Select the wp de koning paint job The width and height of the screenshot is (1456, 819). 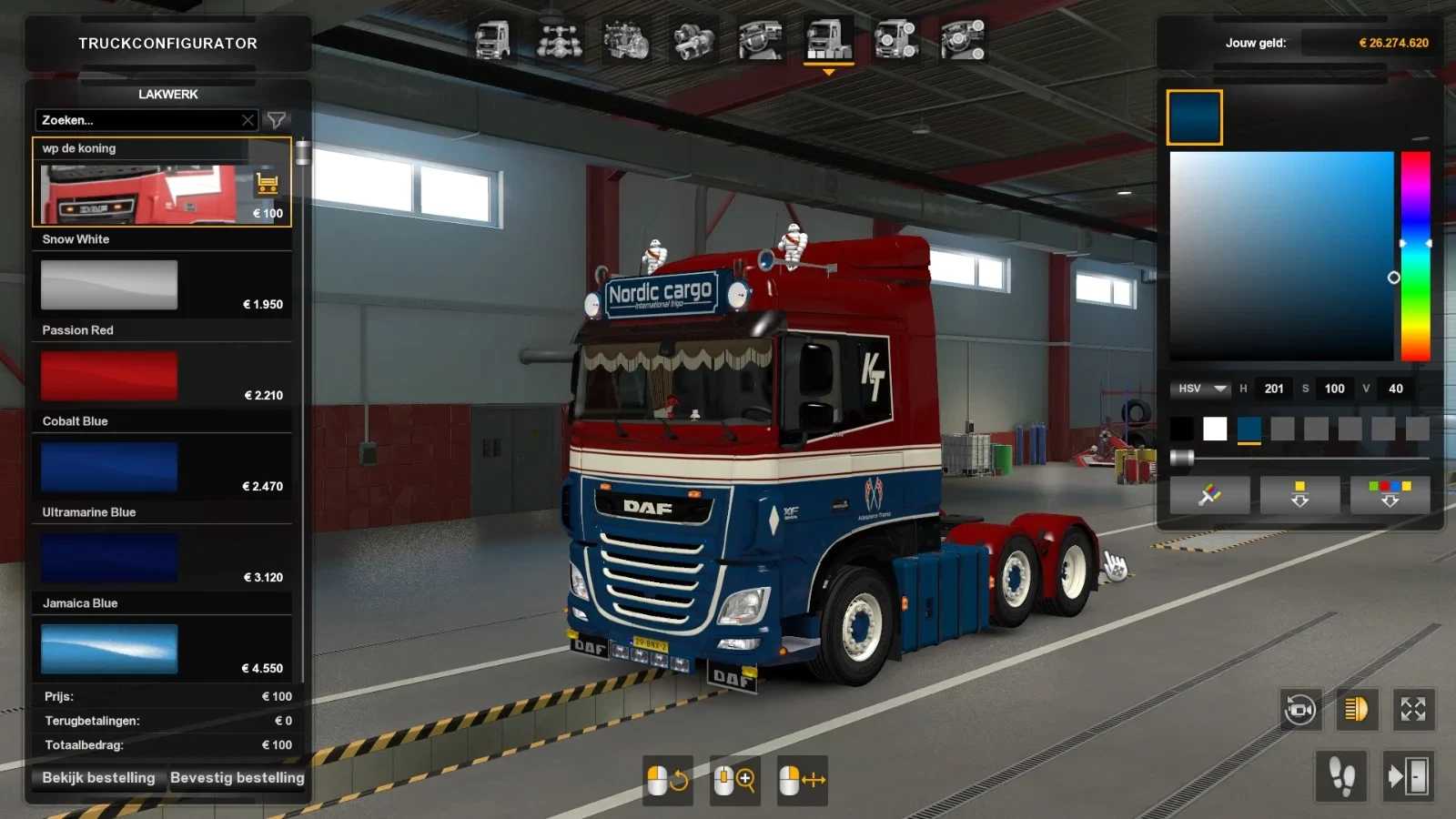click(x=136, y=193)
